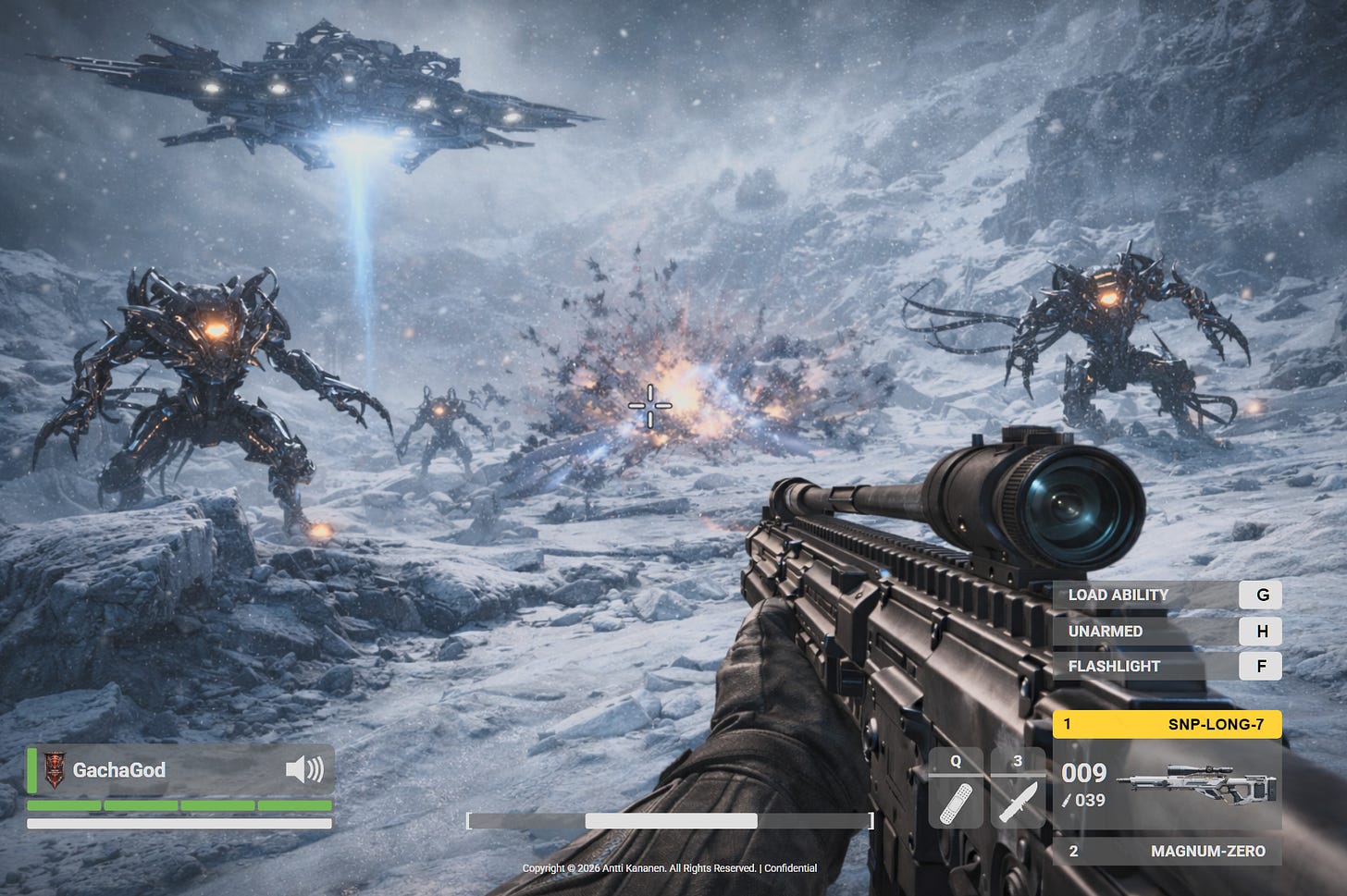1347x896 pixels.
Task: Select the SNP-LONG-7 weapon slot
Action: [x=1167, y=724]
